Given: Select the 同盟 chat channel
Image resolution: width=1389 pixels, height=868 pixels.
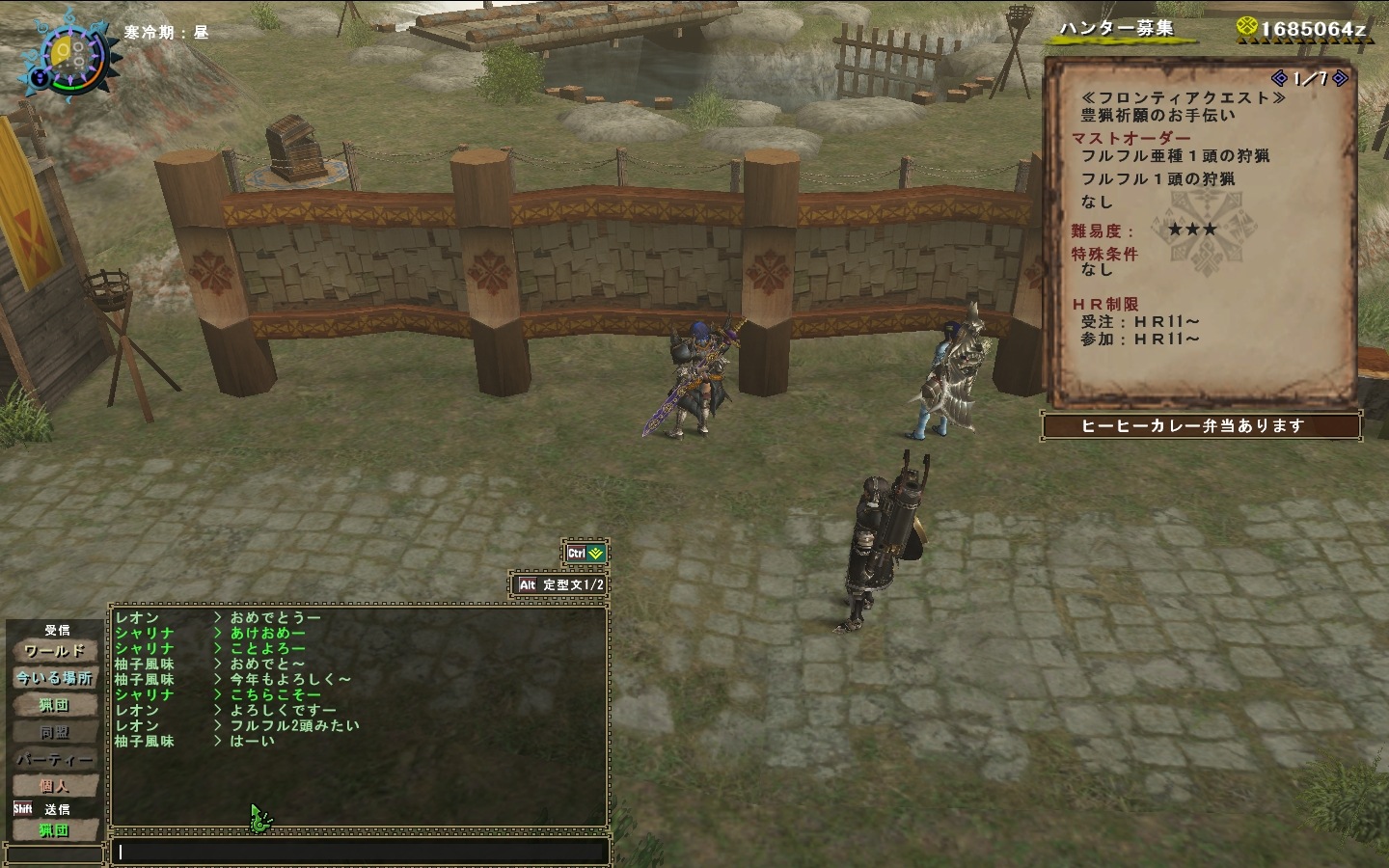Looking at the screenshot, I should pyautogui.click(x=54, y=732).
